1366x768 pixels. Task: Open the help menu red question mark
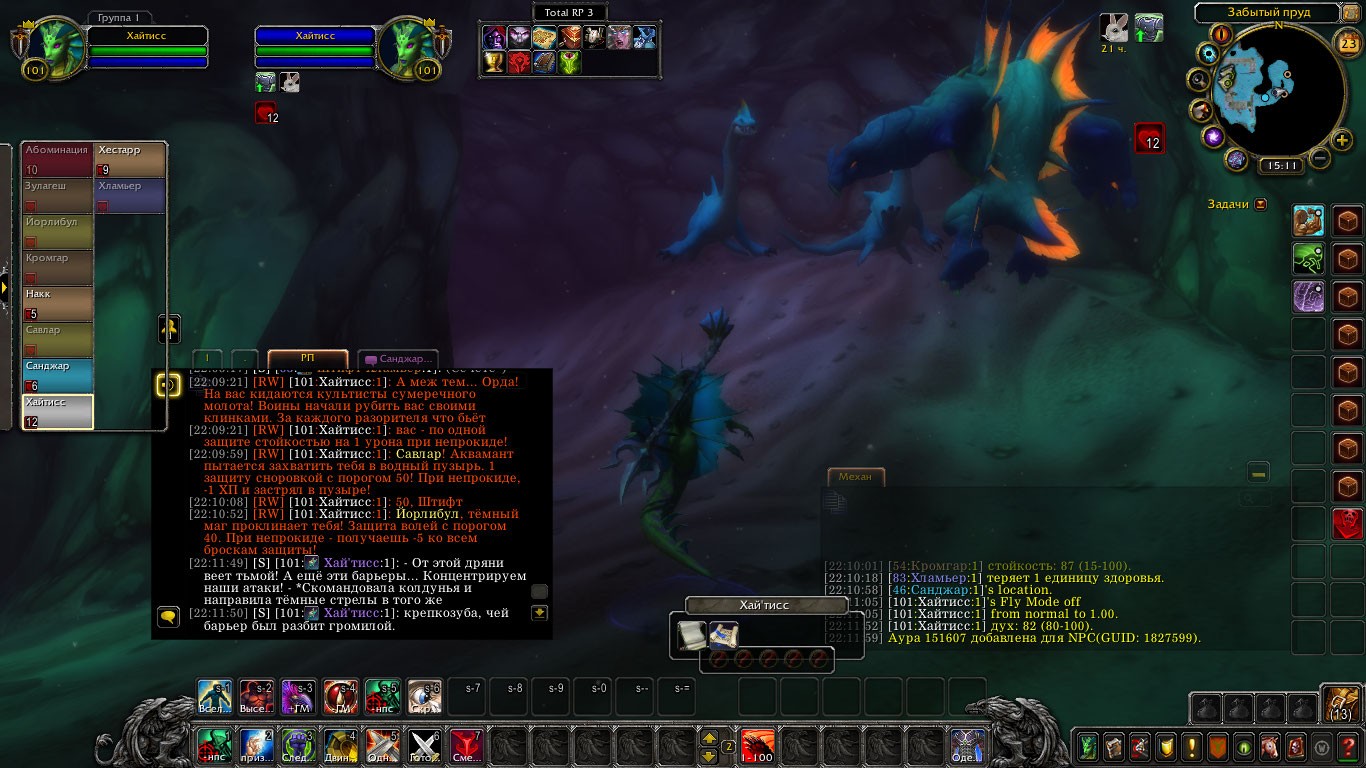click(1347, 747)
